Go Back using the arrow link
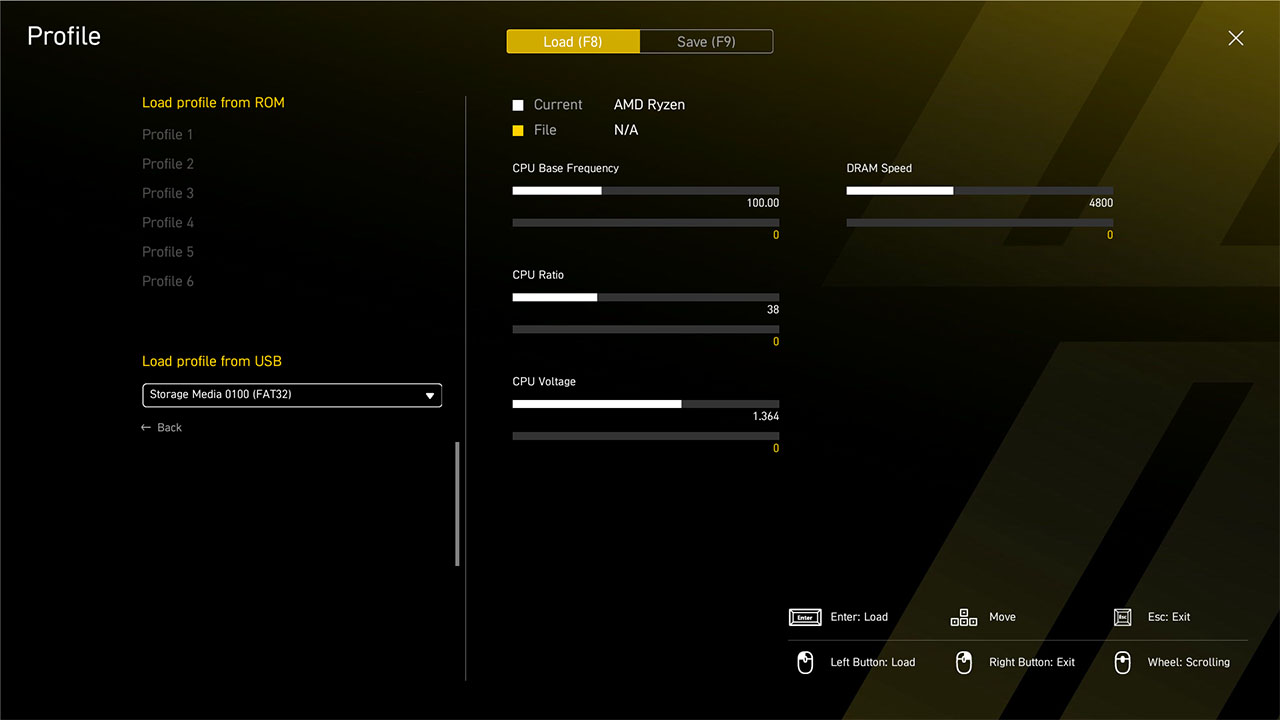The width and height of the screenshot is (1280, 720). [162, 428]
